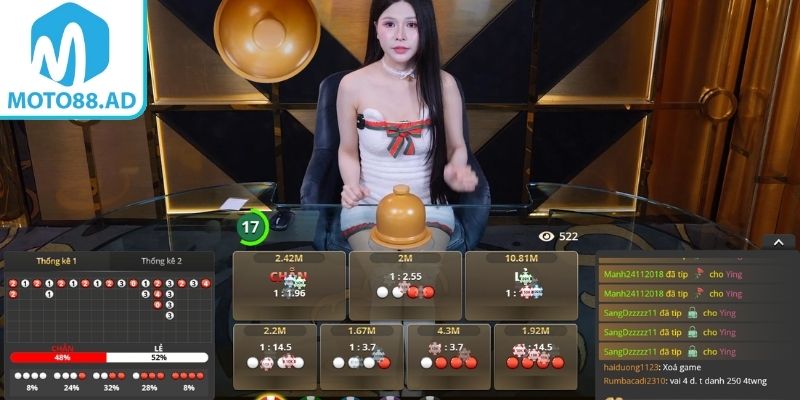Collapse the chat panel with the arrow
This screenshot has height=400, width=800.
776,241
